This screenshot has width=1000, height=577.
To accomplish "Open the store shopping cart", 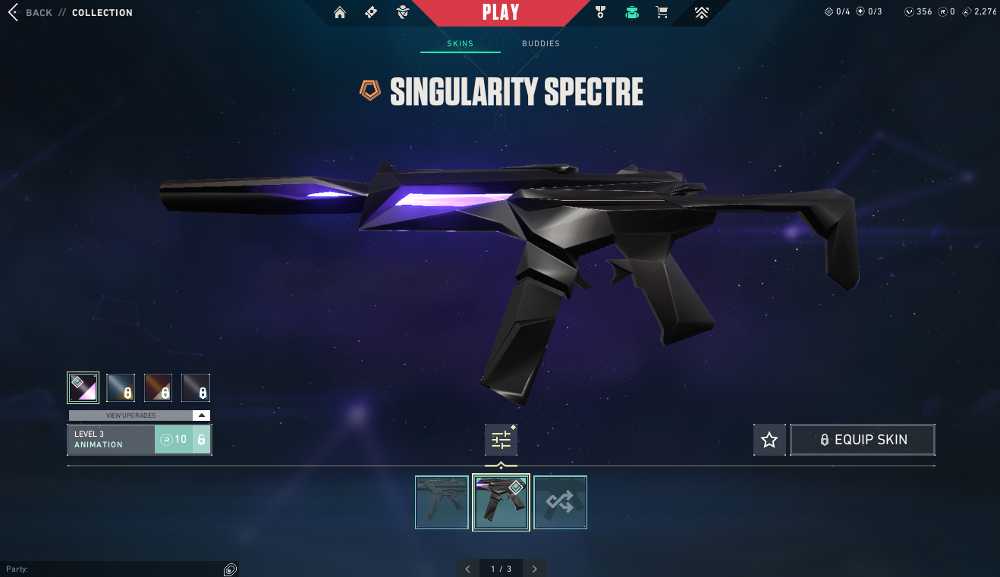I will (x=662, y=13).
